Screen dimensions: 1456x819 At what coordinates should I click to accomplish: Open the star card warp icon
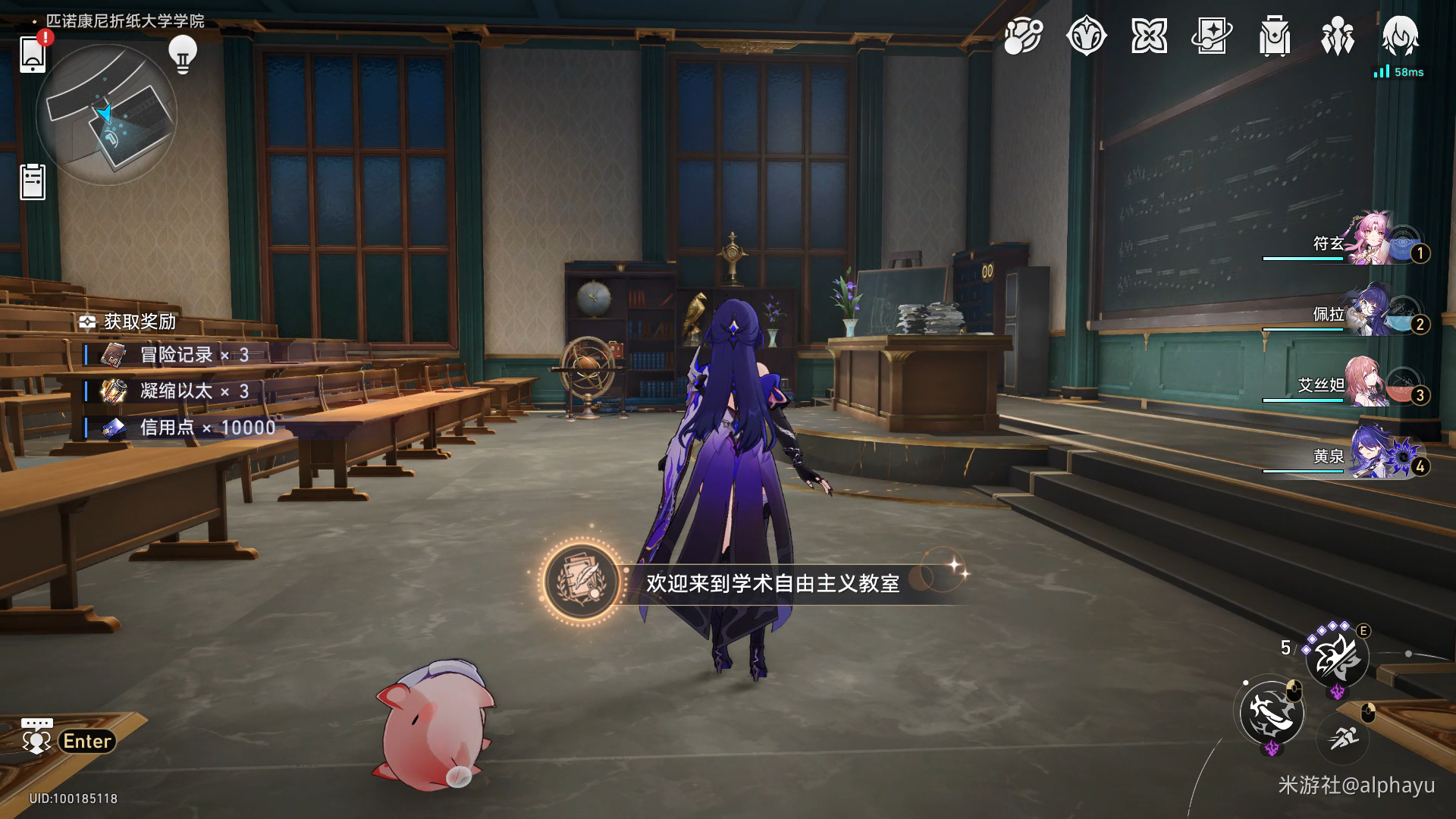[x=1212, y=36]
